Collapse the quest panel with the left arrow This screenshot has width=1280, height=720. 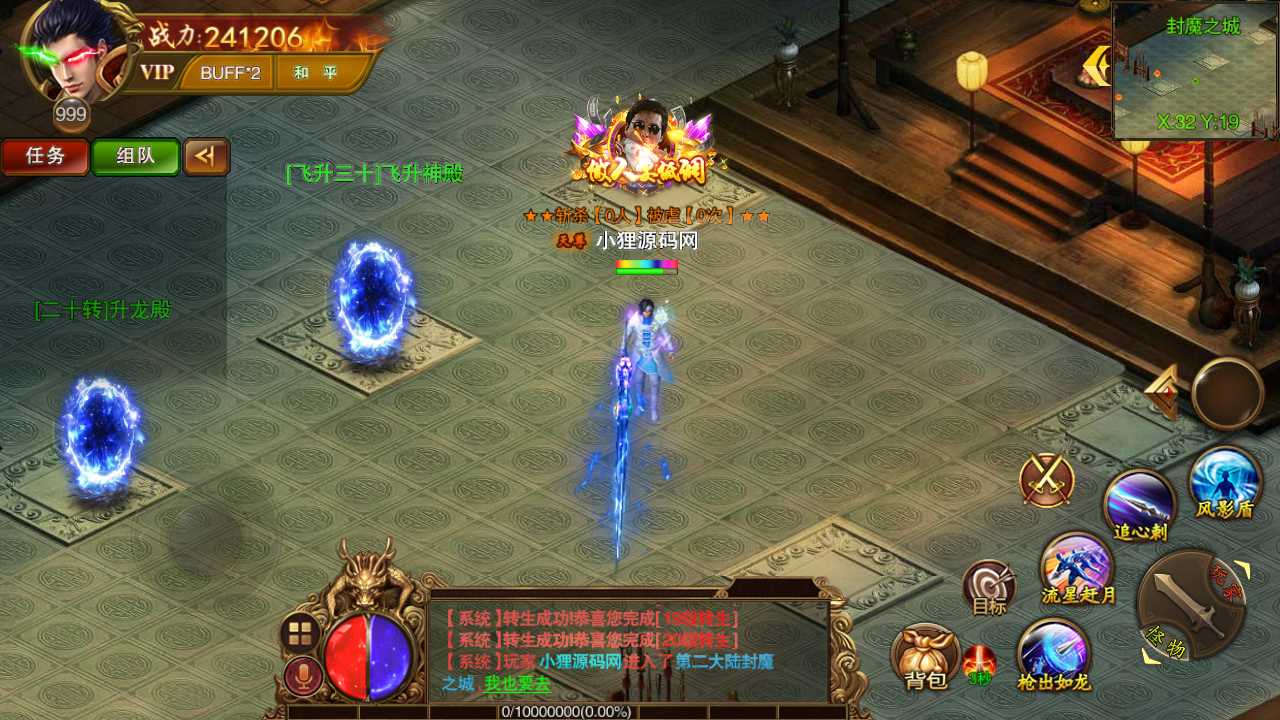[x=207, y=157]
